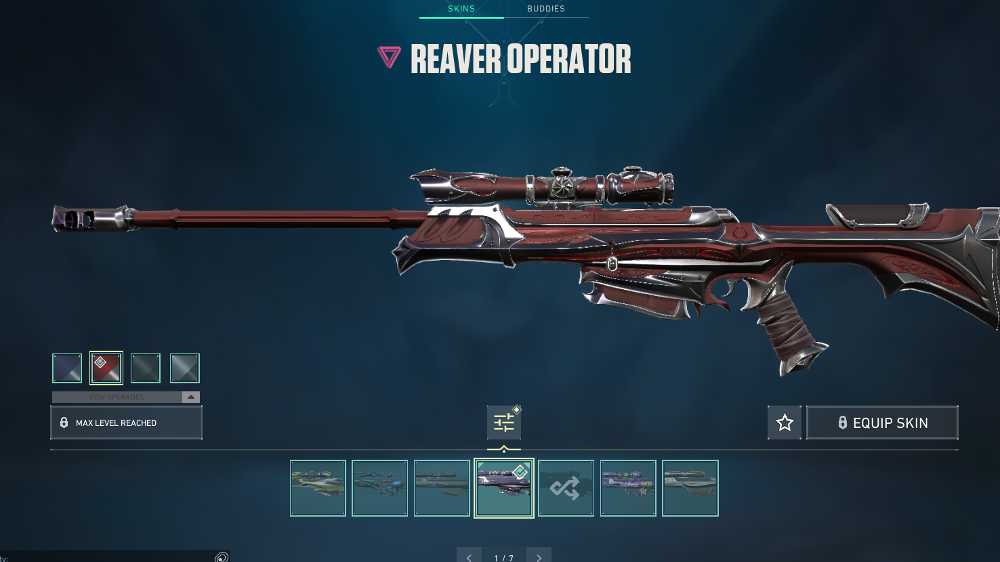This screenshot has height=562, width=1000.
Task: Click the Max Level Reached button
Action: [x=126, y=423]
